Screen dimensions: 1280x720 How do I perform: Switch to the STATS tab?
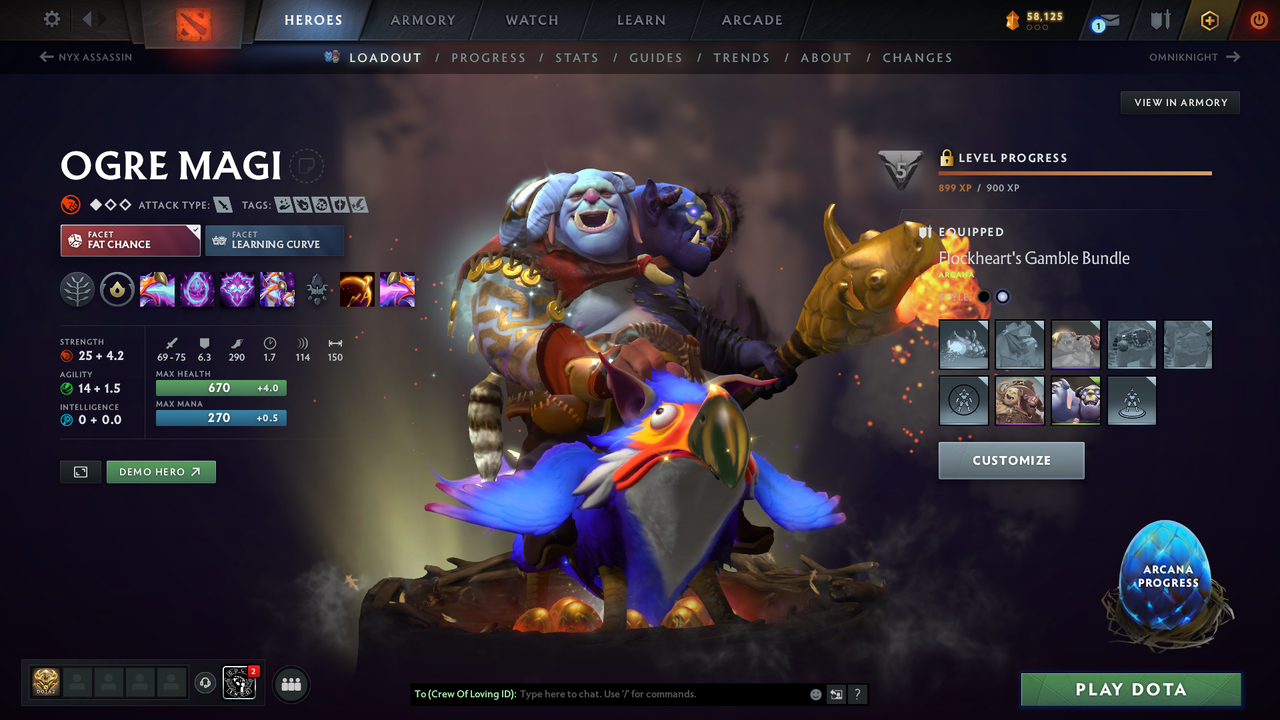(x=577, y=57)
